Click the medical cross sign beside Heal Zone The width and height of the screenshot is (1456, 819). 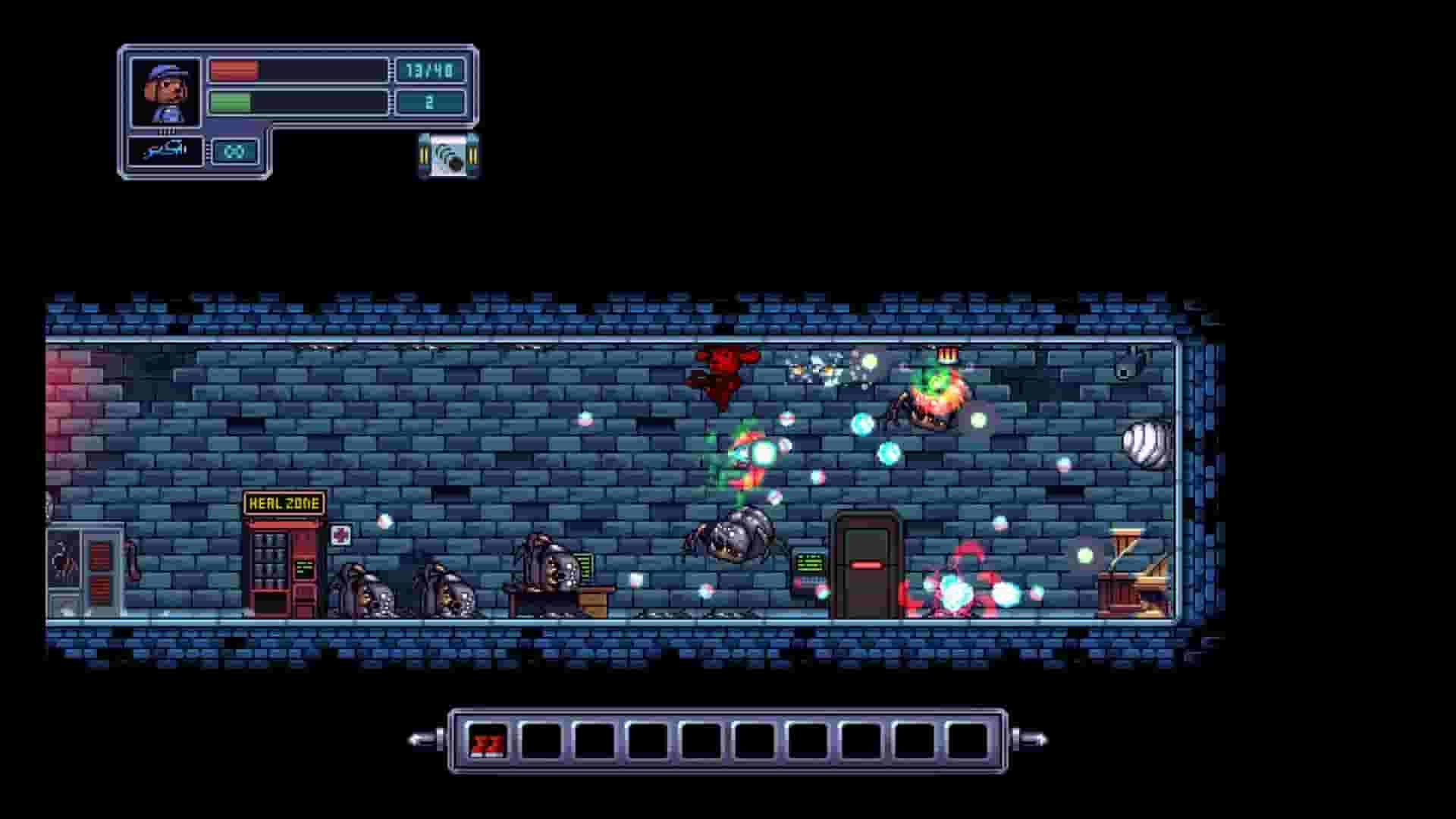340,533
